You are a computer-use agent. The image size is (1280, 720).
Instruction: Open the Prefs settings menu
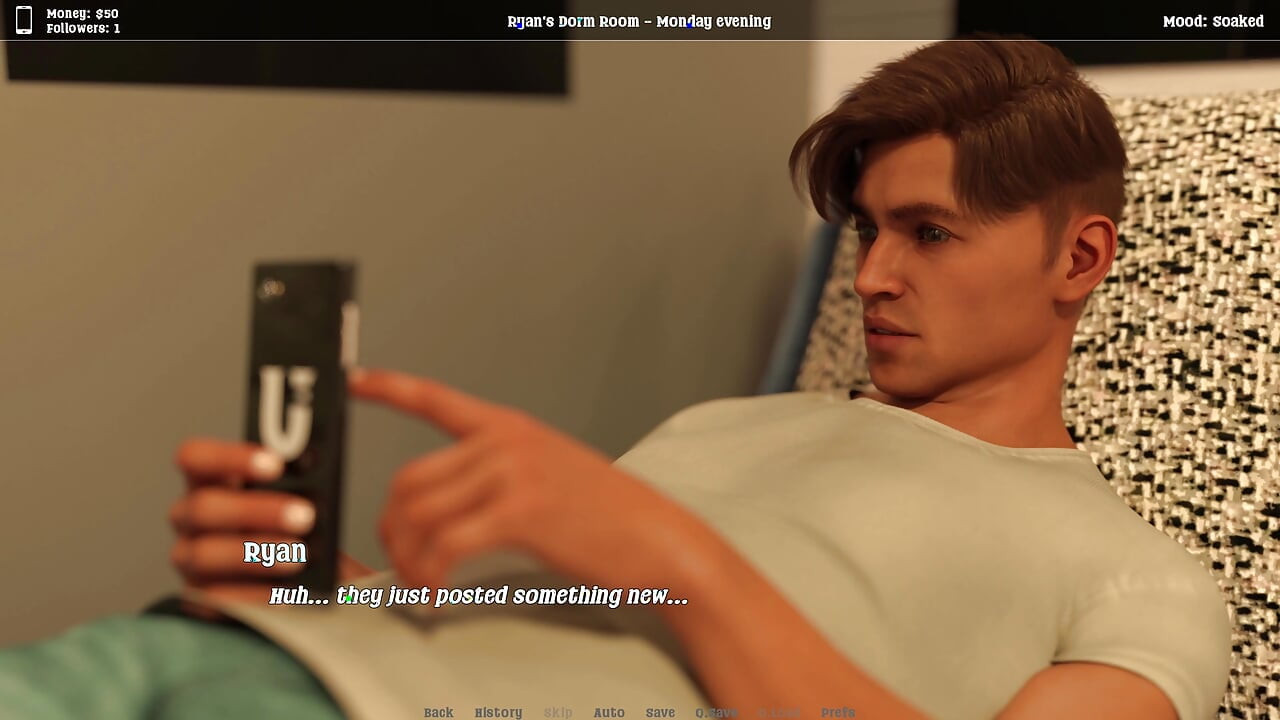pyautogui.click(x=838, y=712)
